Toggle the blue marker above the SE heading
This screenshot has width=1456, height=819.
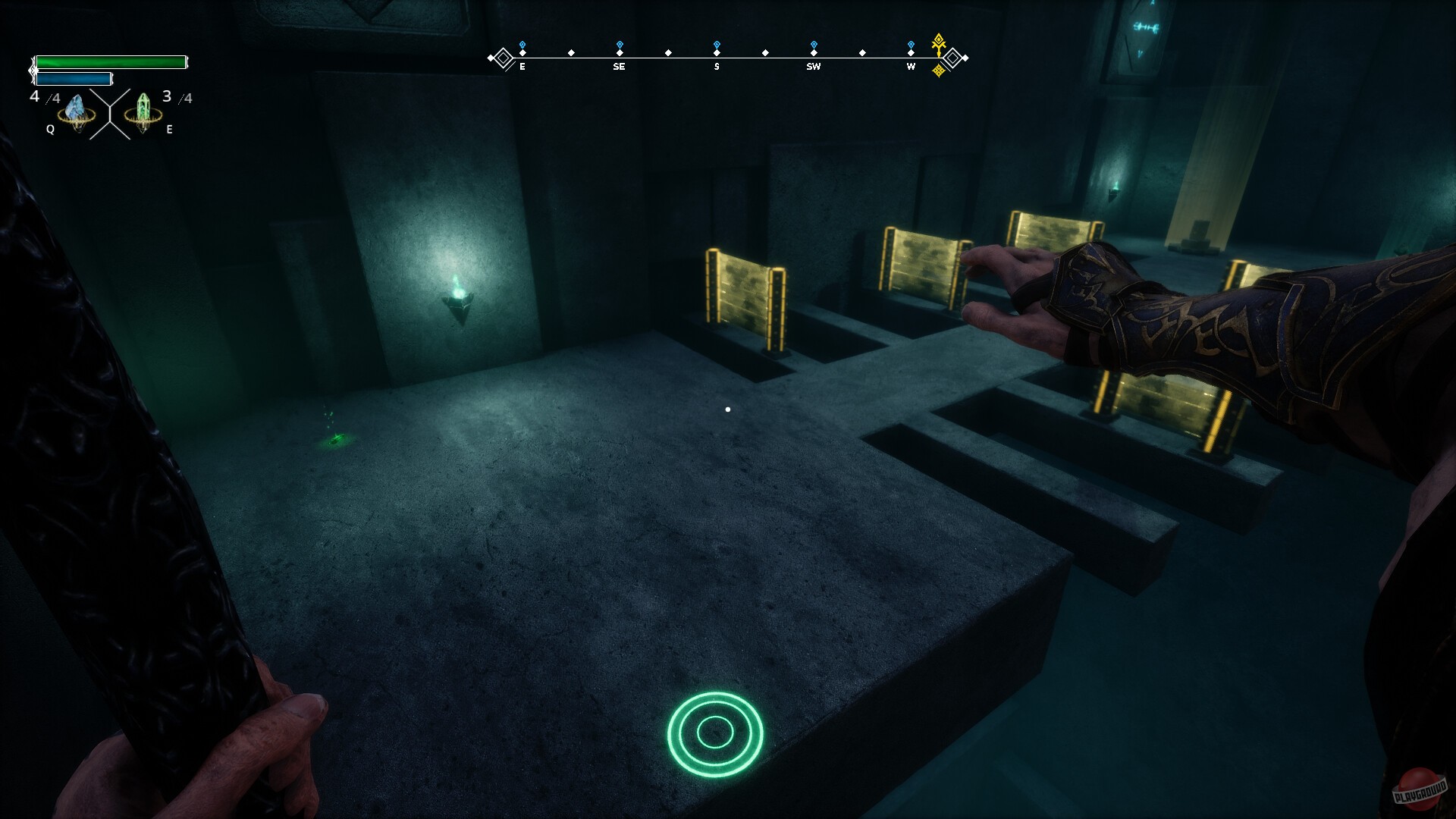[620, 45]
